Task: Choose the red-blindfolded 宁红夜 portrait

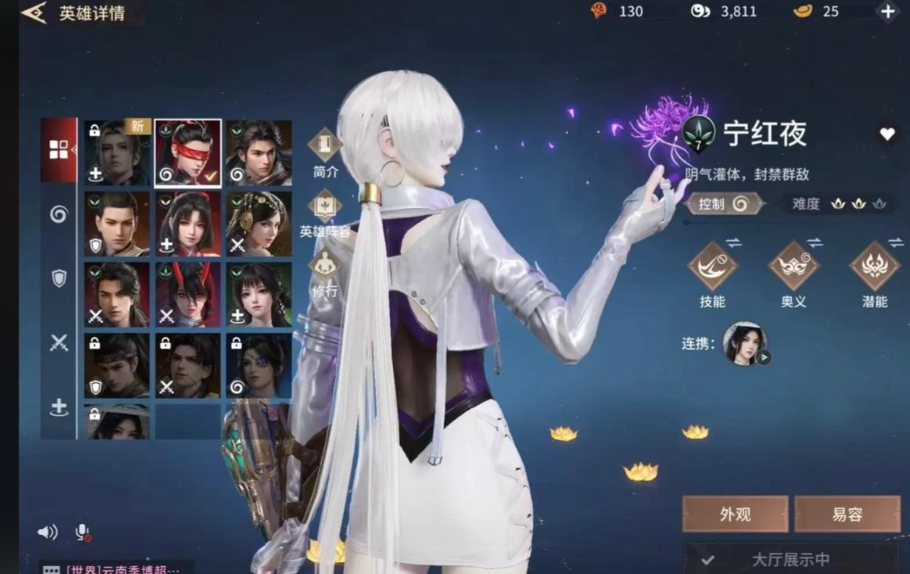Action: click(x=188, y=153)
